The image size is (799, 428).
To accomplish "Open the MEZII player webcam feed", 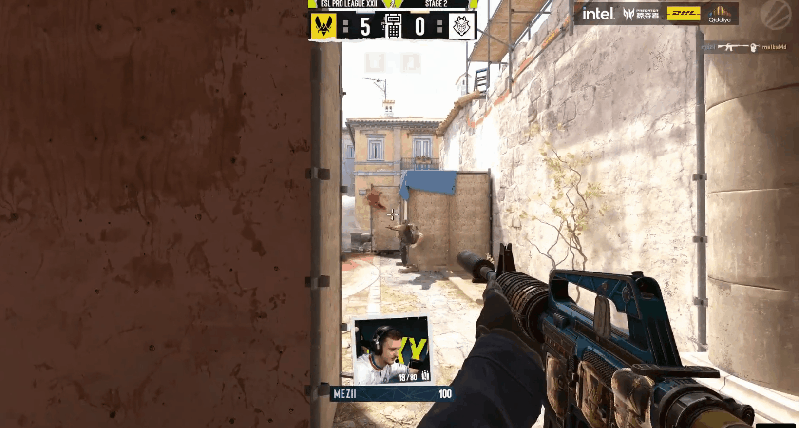I will click(390, 350).
